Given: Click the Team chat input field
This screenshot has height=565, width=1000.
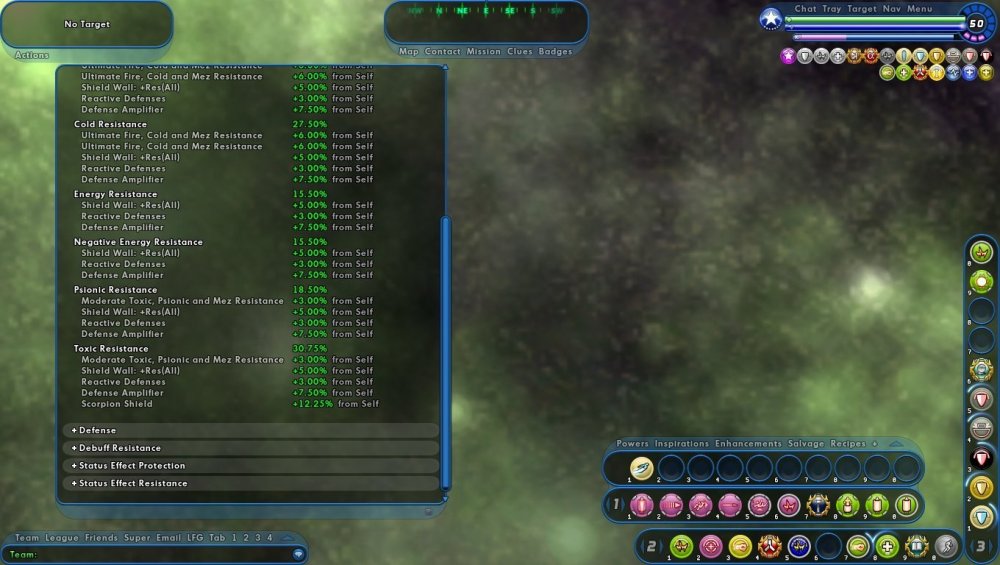Looking at the screenshot, I should coord(150,553).
